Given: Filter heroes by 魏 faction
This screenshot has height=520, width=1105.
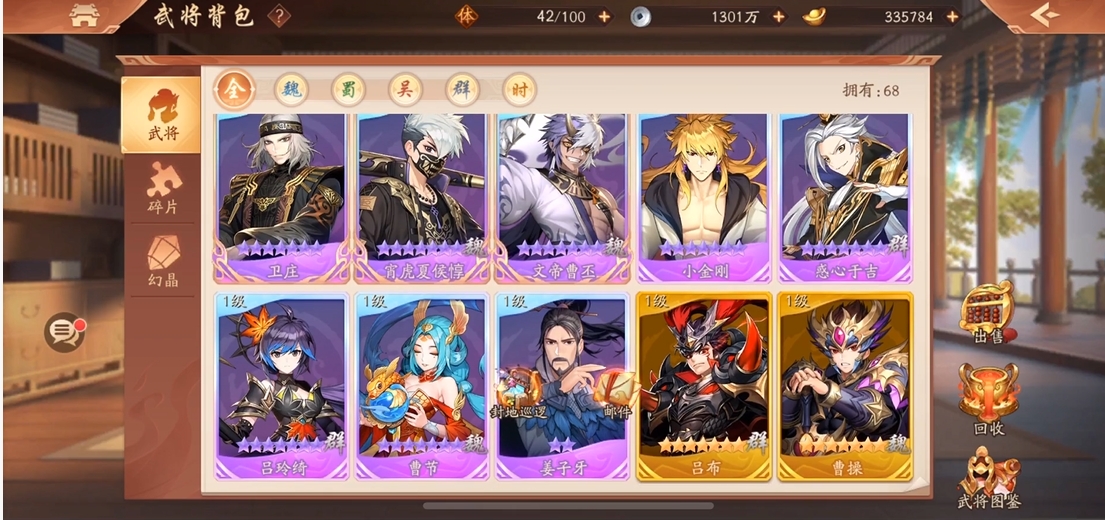Looking at the screenshot, I should click(x=291, y=90).
